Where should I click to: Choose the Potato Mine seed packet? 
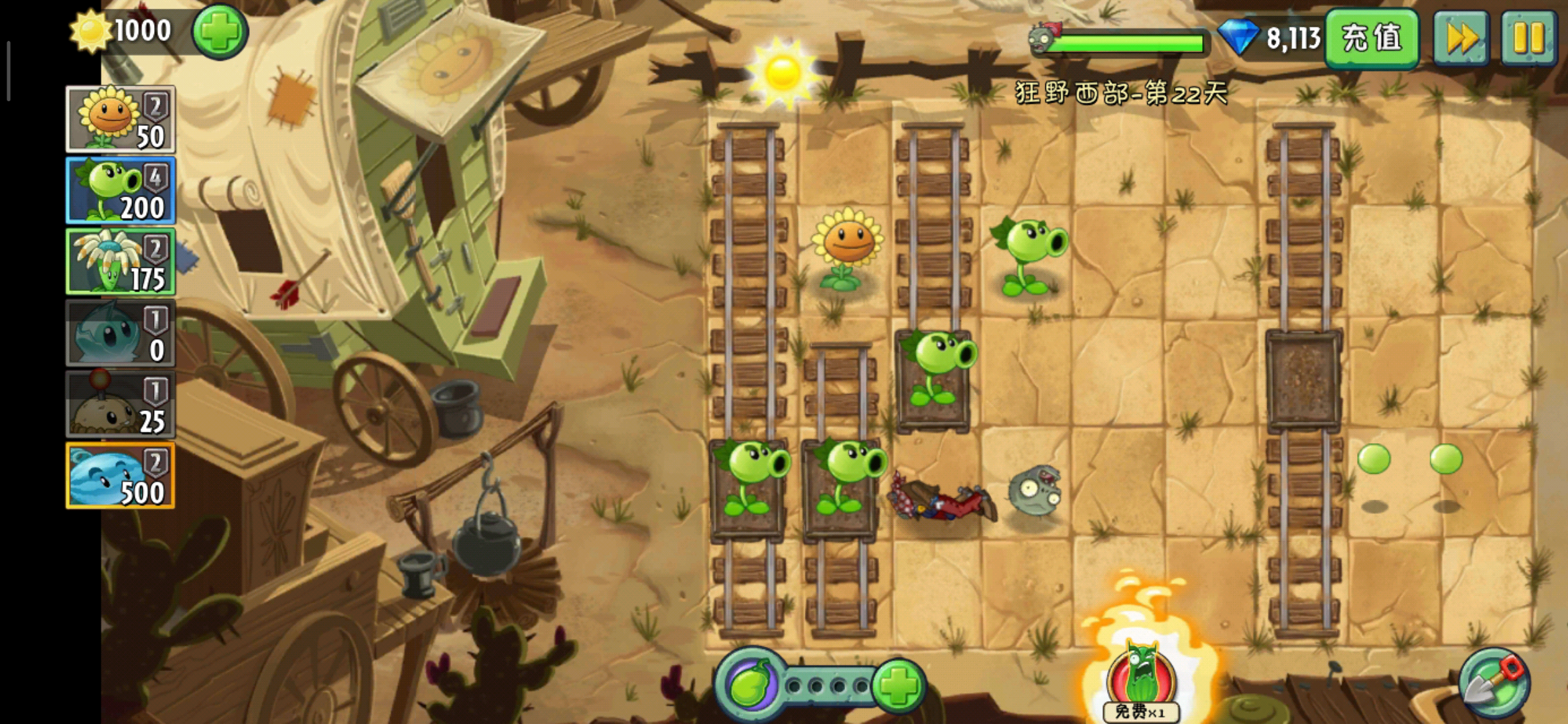[x=121, y=404]
